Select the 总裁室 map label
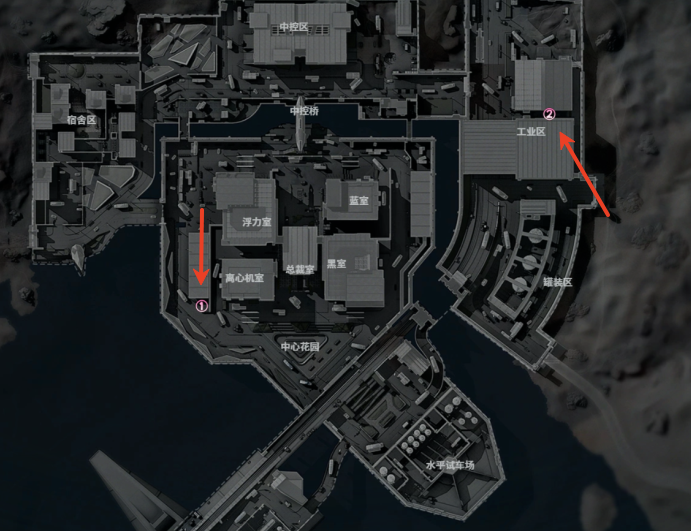This screenshot has height=531, width=691. click(x=300, y=268)
